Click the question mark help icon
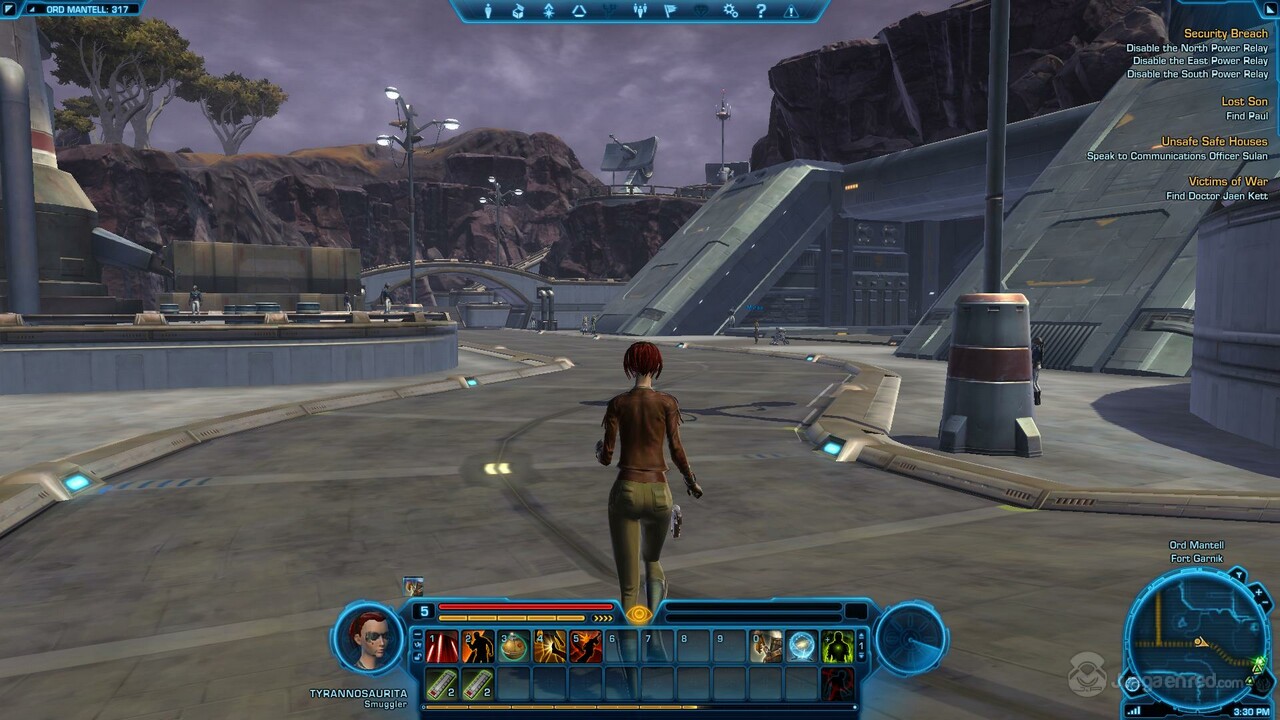The image size is (1280, 720). pos(761,11)
